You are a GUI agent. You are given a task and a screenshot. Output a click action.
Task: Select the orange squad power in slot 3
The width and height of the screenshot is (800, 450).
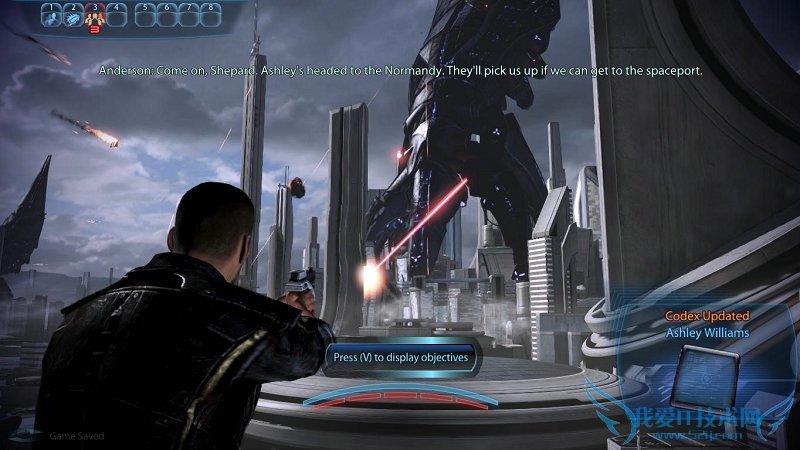tap(96, 17)
